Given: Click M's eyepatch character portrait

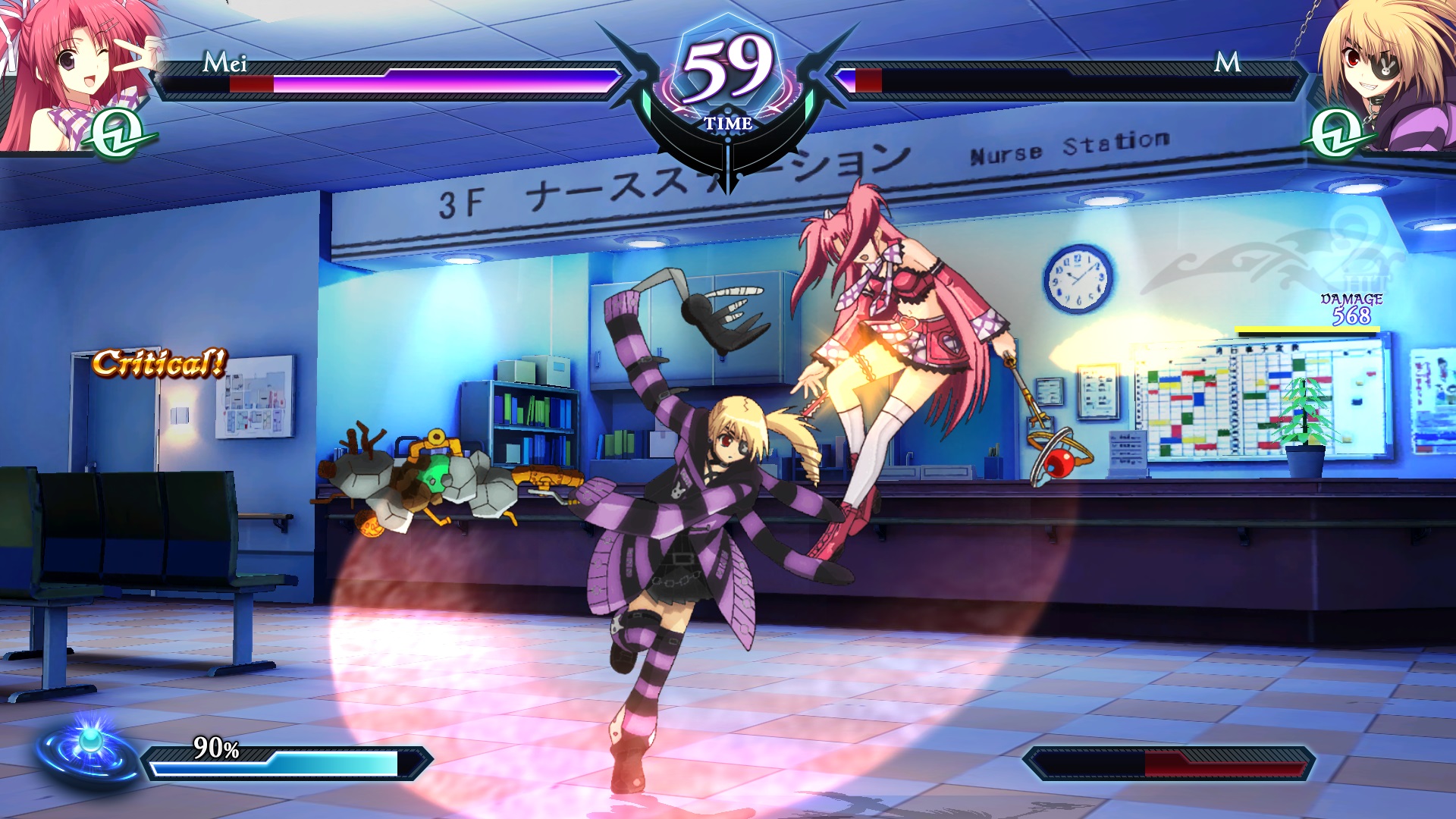Looking at the screenshot, I should pos(1388,72).
